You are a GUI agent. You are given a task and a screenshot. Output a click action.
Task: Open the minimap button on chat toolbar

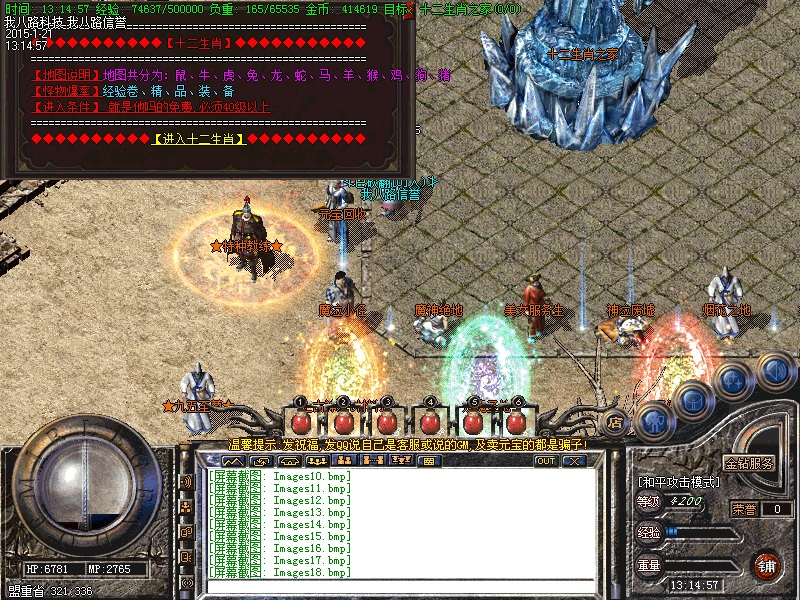(x=233, y=461)
